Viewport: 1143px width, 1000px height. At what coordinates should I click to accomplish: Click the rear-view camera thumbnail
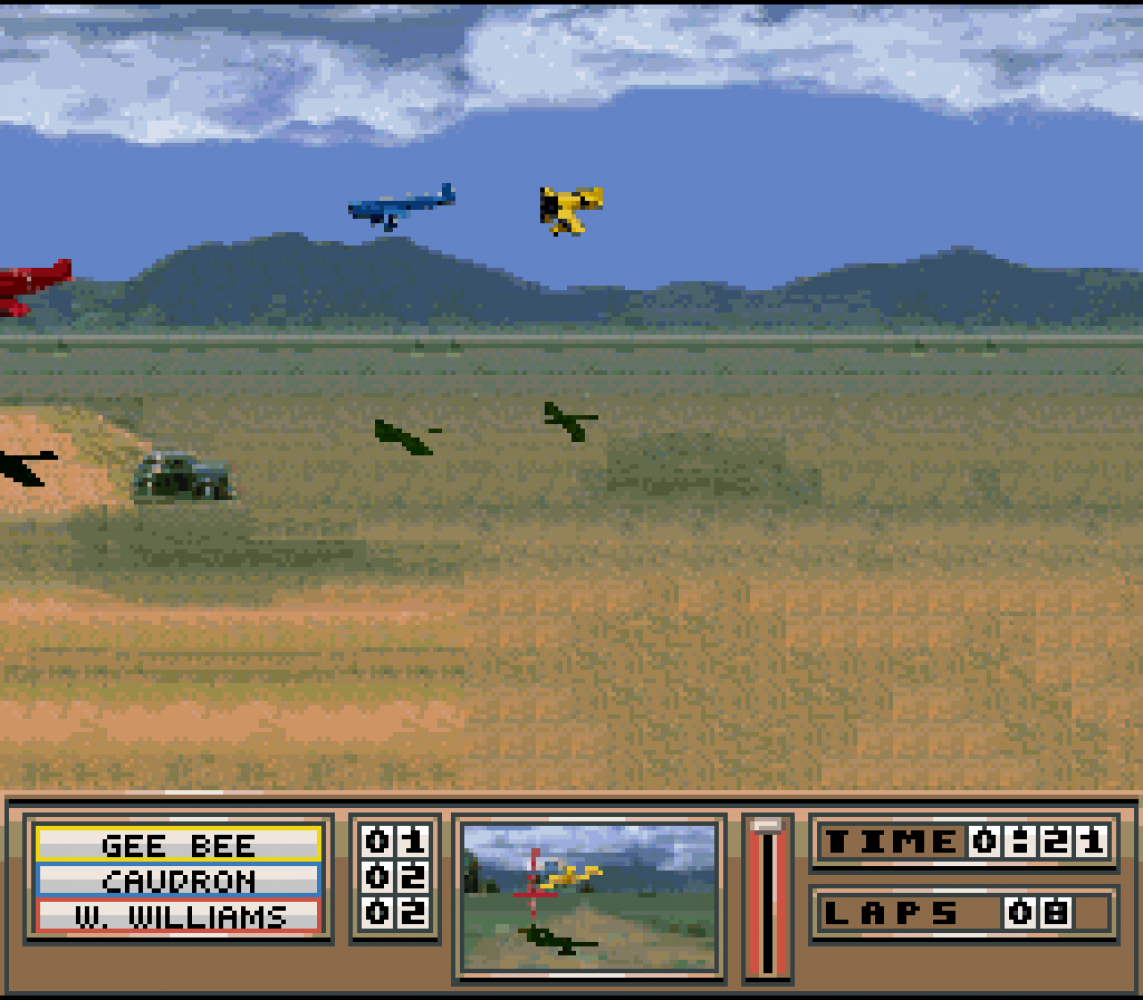coord(590,897)
